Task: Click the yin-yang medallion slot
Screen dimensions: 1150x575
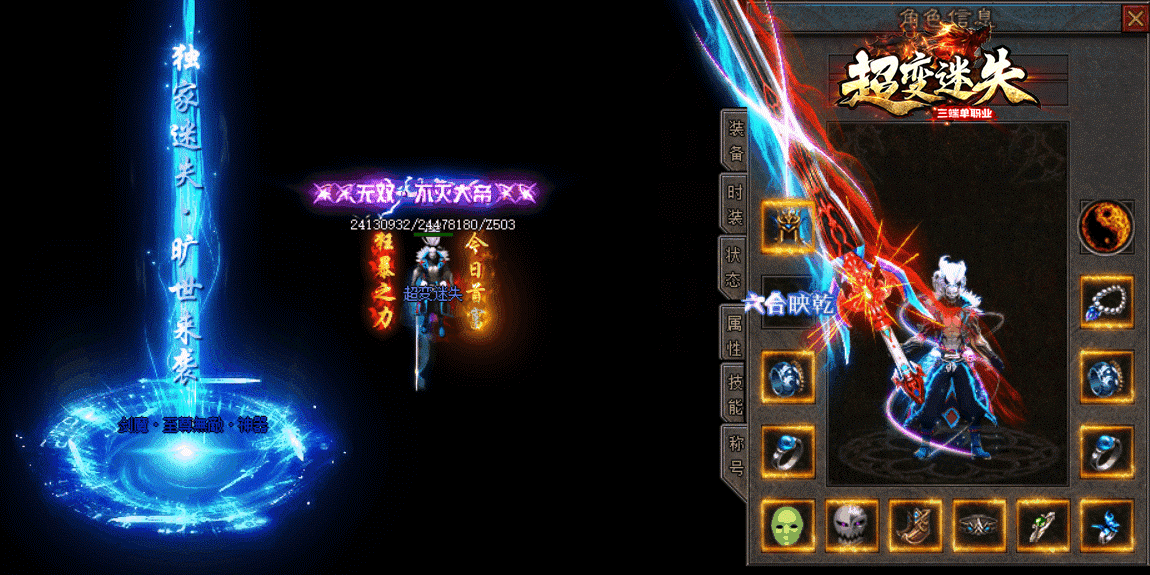Action: (x=1106, y=227)
